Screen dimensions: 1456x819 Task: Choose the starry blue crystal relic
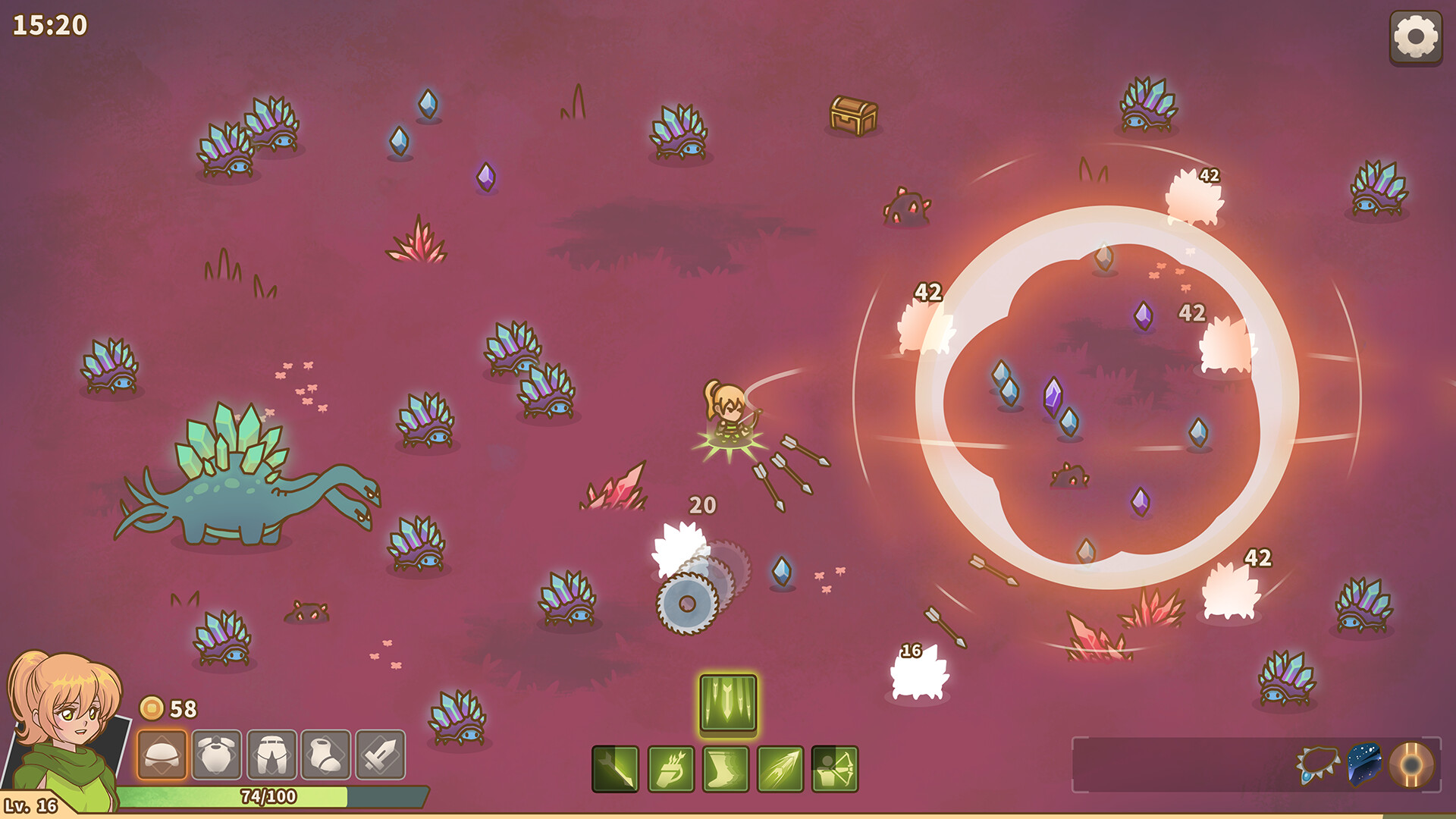(1364, 764)
